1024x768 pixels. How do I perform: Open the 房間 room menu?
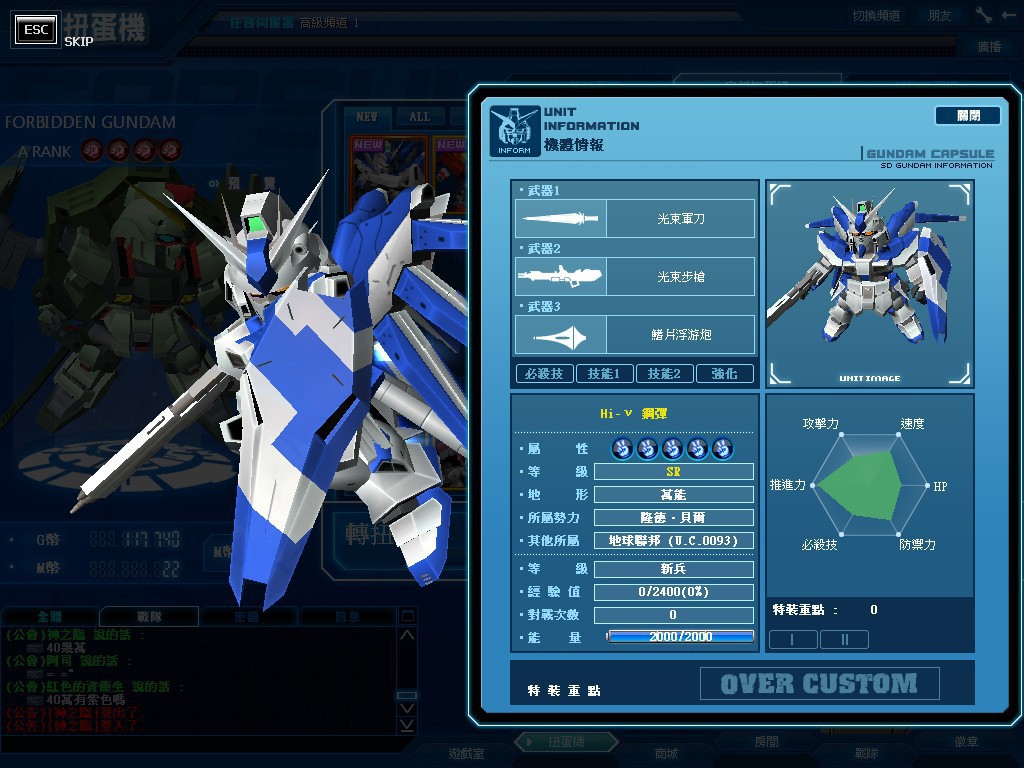pos(766,743)
